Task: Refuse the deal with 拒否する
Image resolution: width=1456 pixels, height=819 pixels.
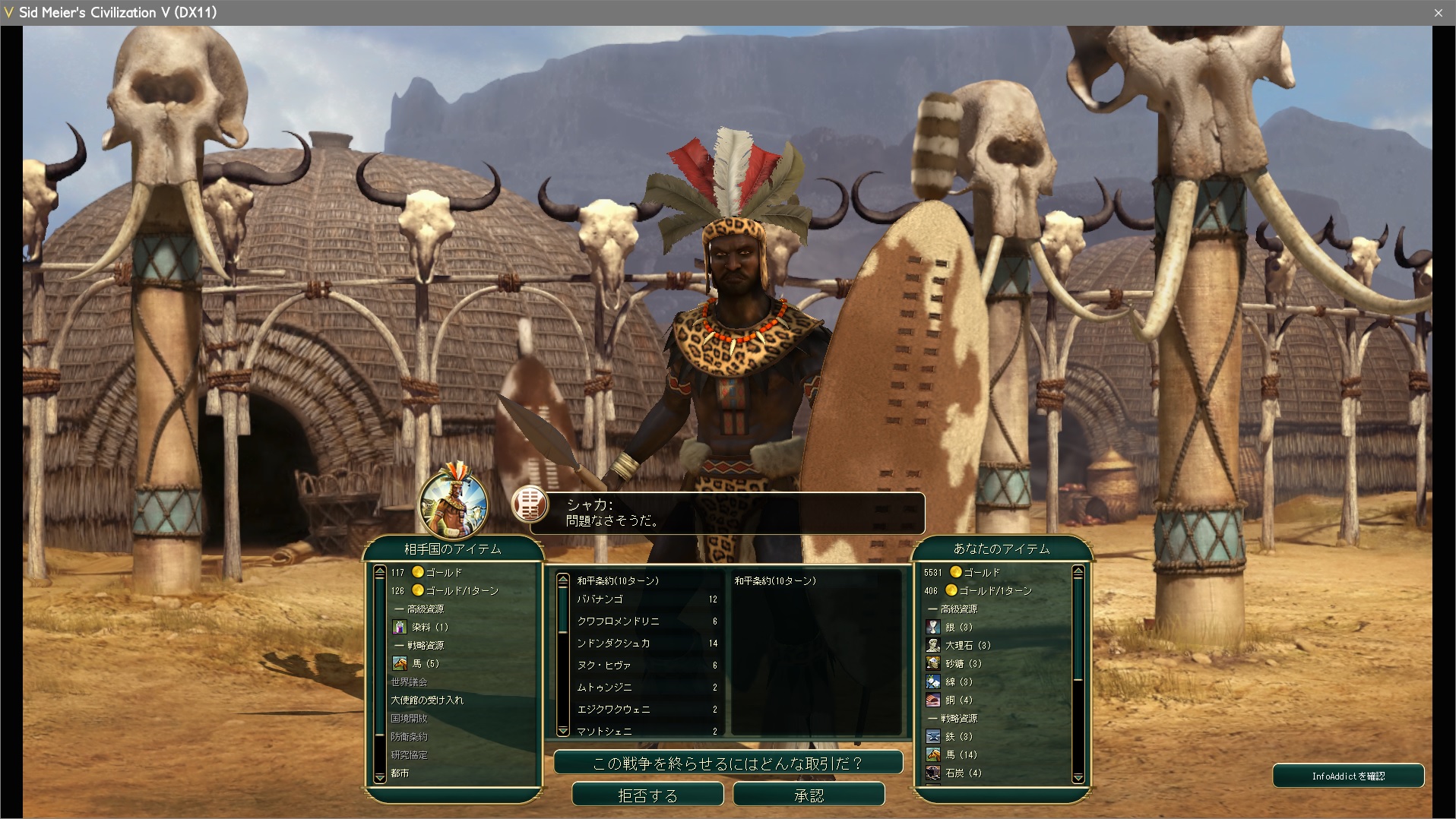Action: point(647,795)
